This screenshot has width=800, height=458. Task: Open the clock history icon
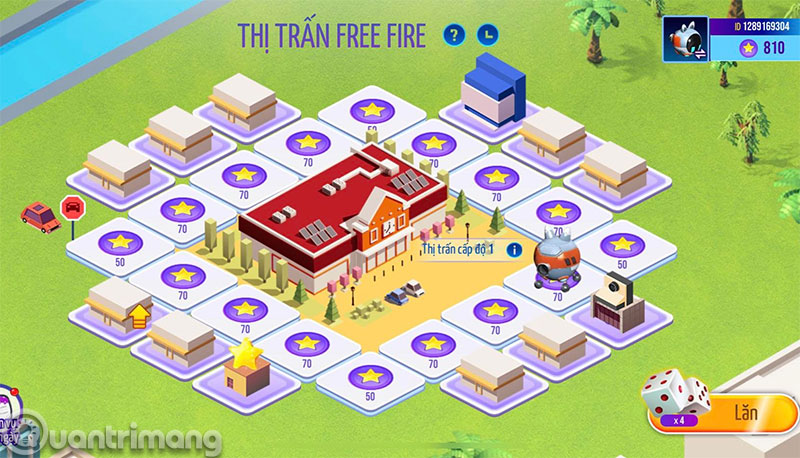point(487,36)
